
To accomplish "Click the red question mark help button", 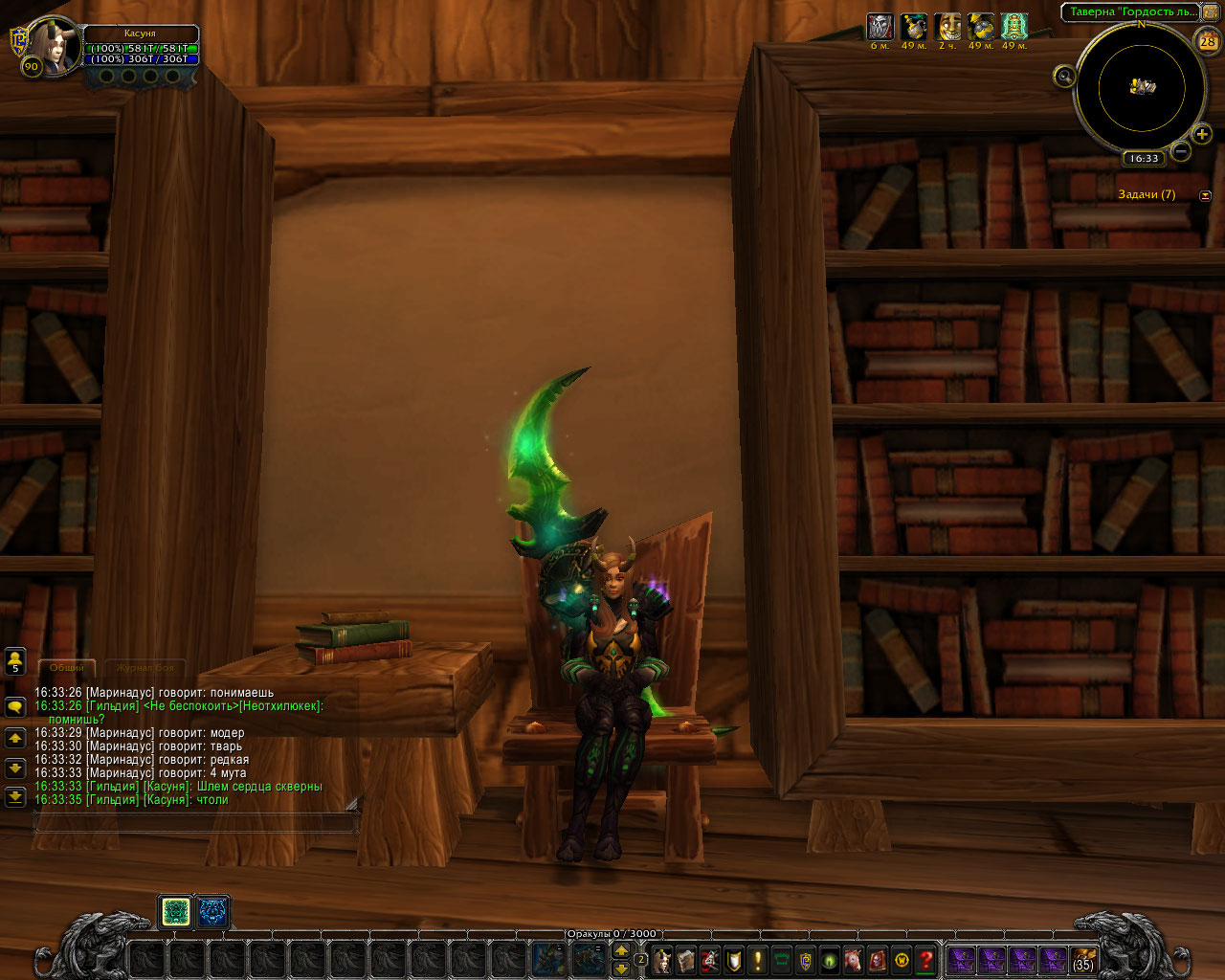I will [925, 960].
